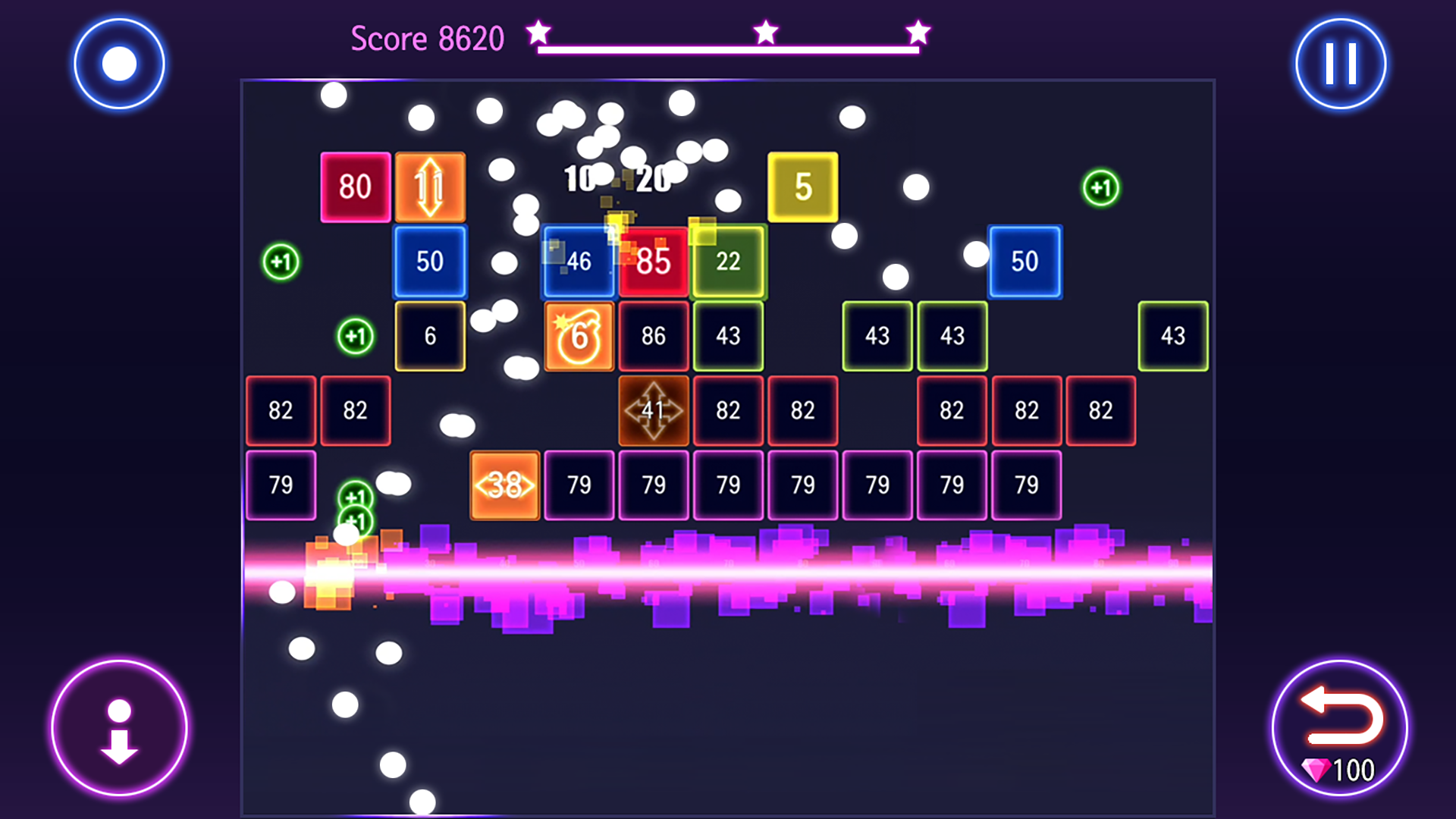Select the four-way arrow 41 brick
The image size is (1456, 819).
(x=653, y=410)
